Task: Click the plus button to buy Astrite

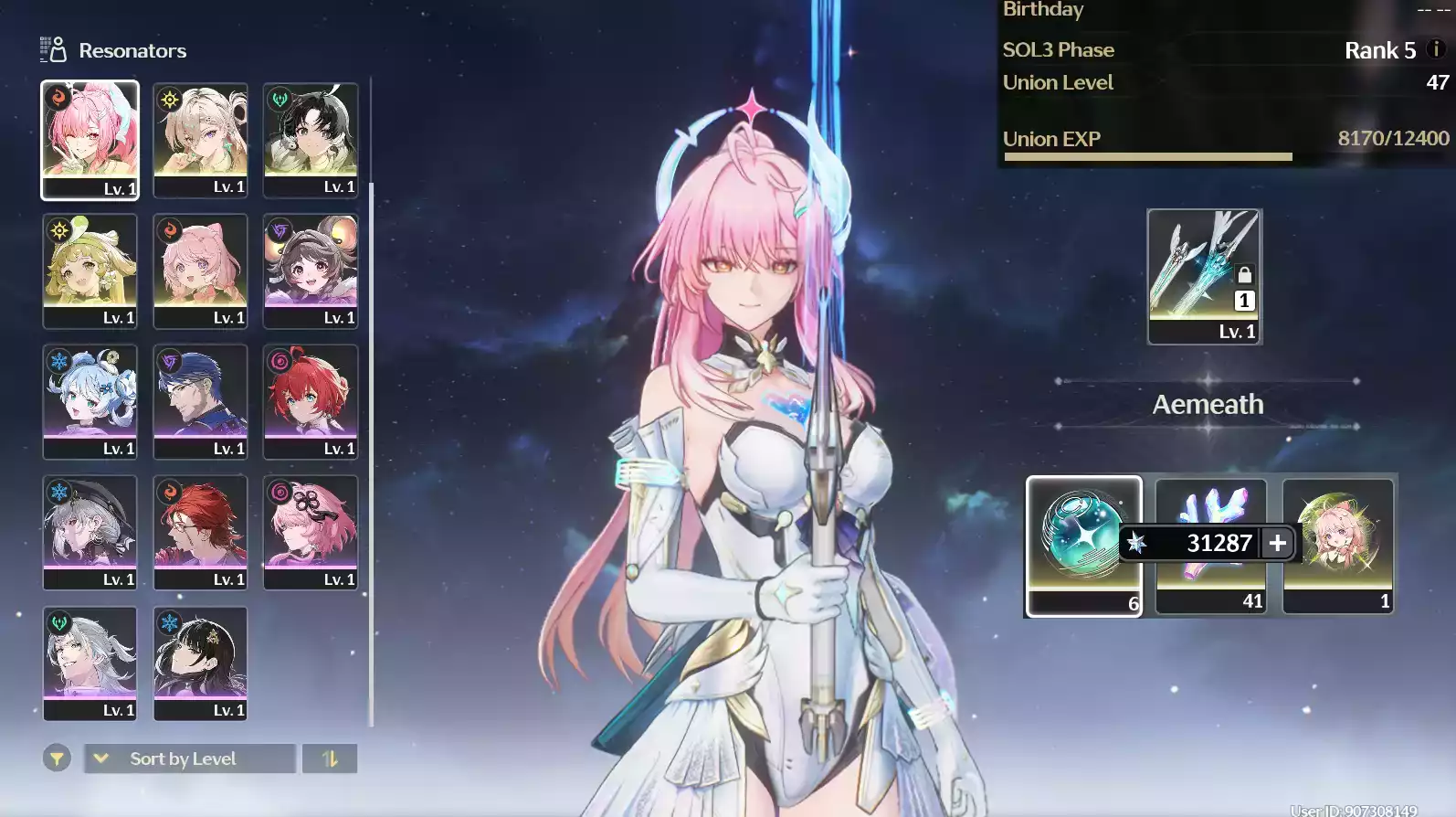Action: point(1276,543)
